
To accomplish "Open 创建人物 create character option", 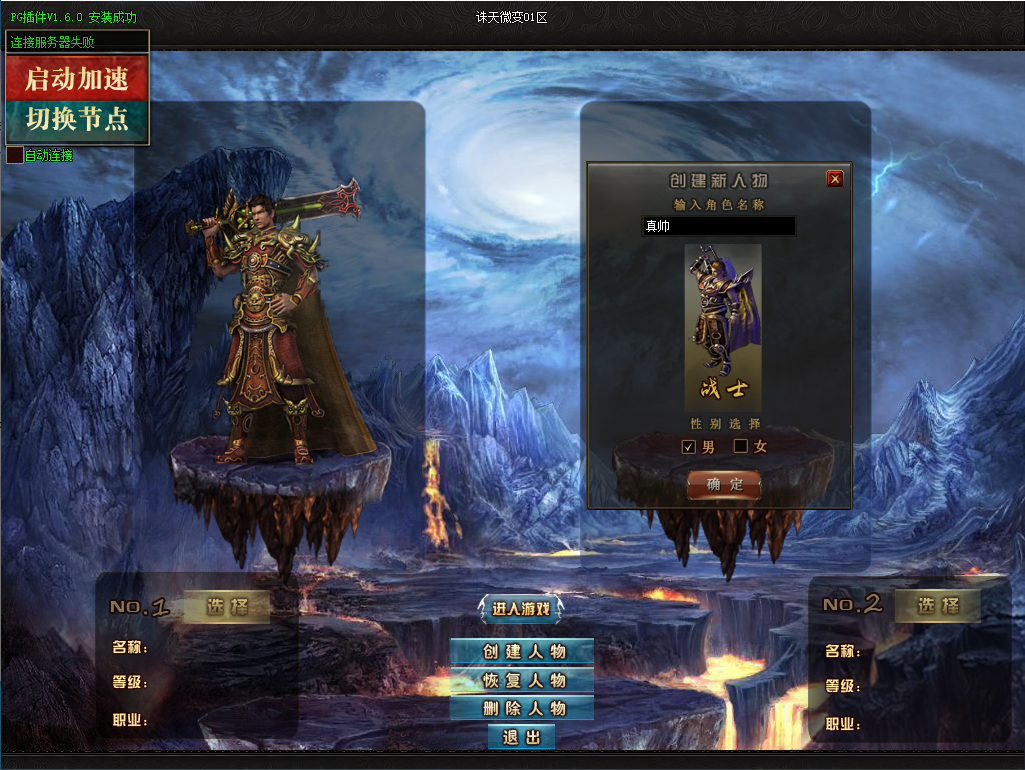I will tap(522, 651).
